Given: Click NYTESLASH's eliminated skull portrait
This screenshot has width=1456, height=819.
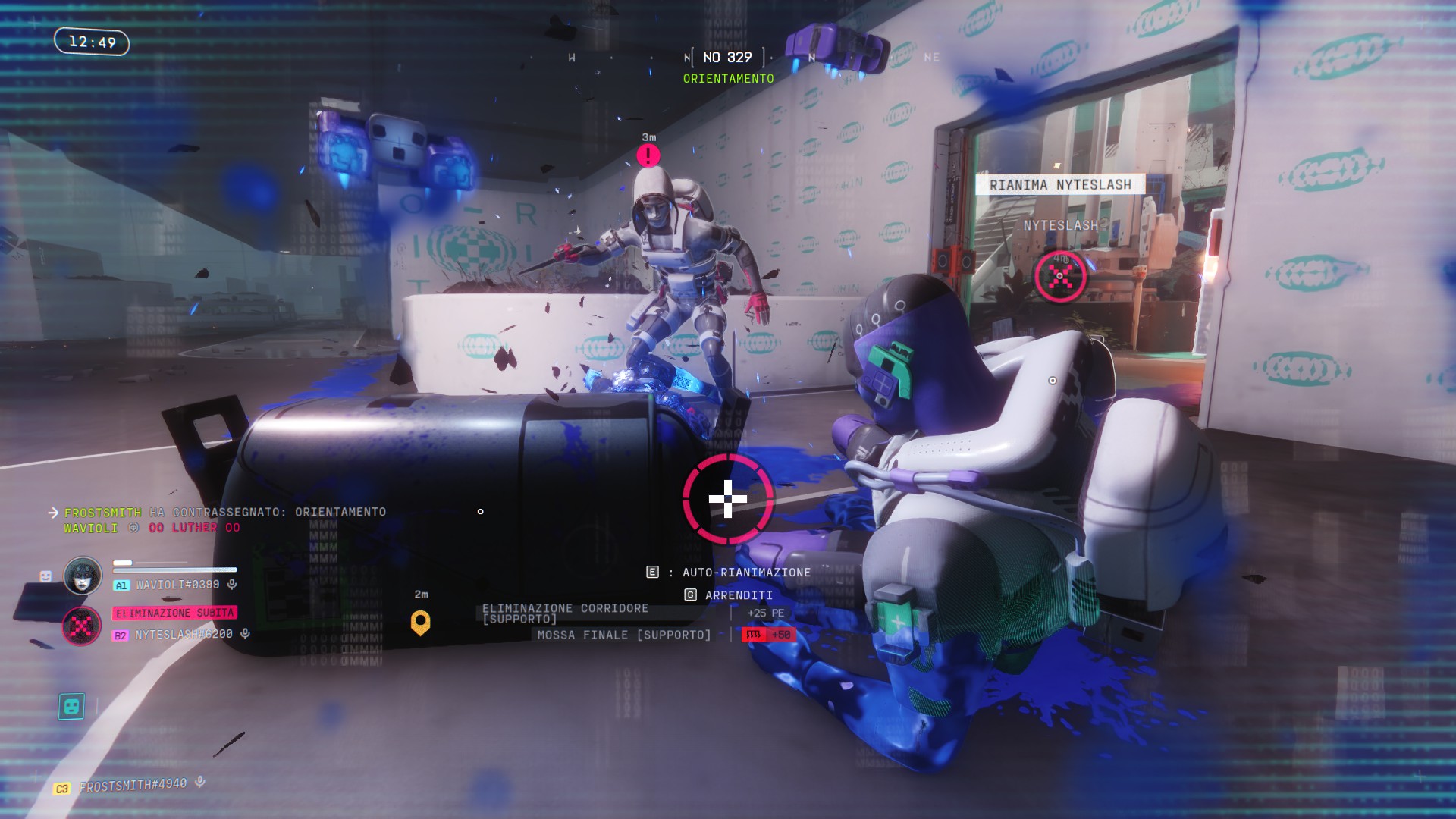Looking at the screenshot, I should coord(81,626).
